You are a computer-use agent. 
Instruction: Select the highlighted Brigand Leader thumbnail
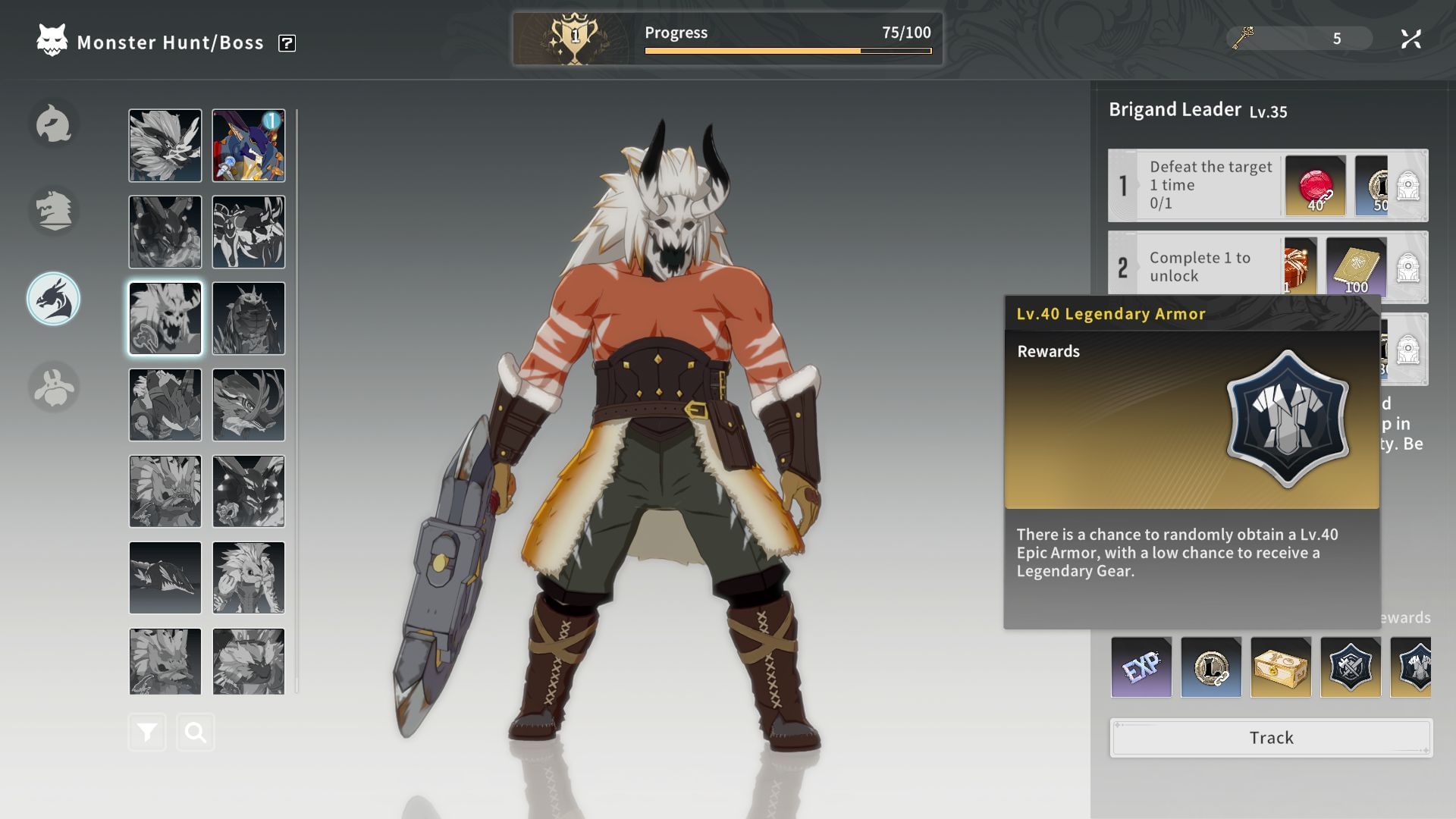point(165,318)
